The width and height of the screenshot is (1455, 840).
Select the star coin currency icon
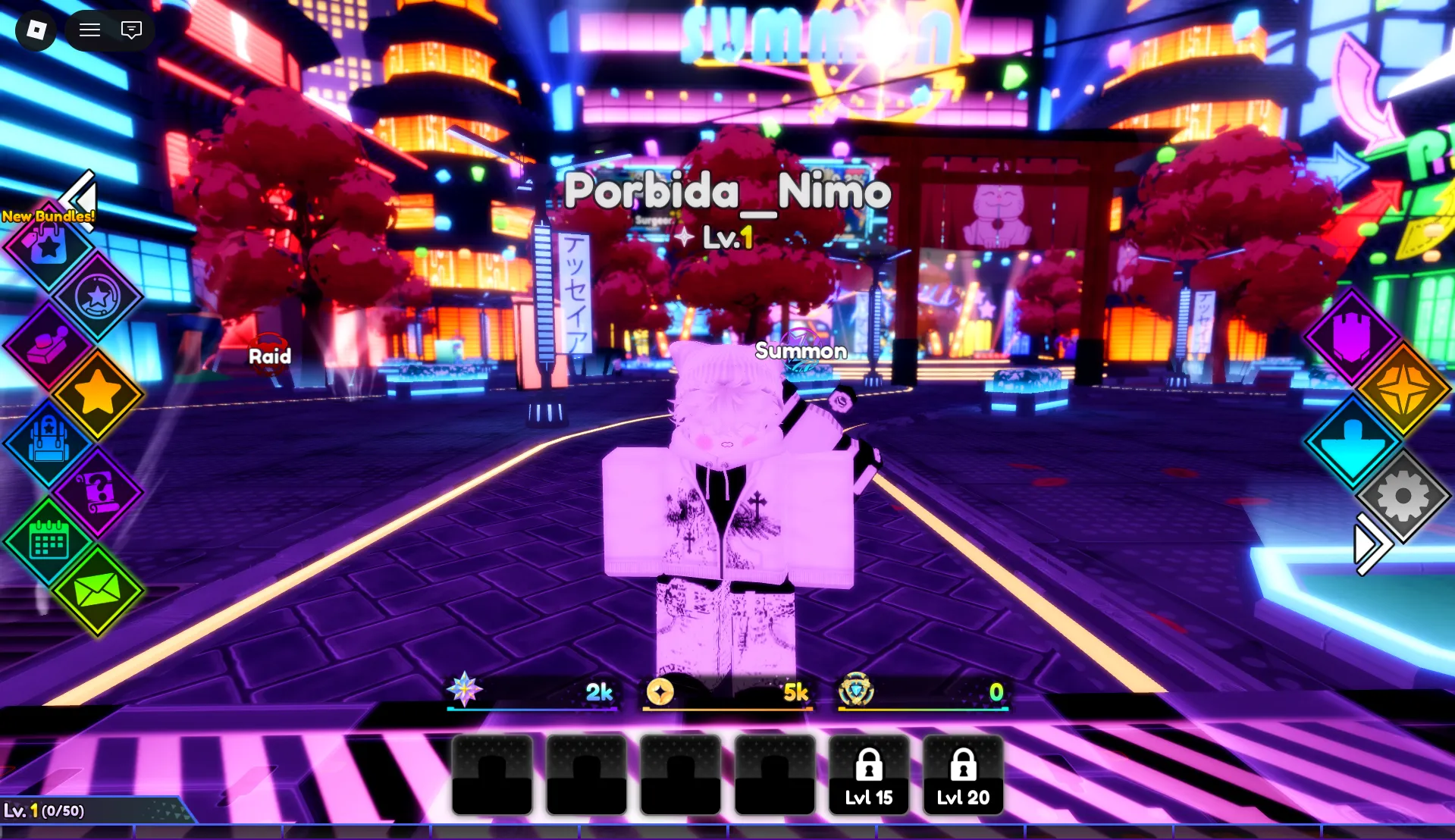99,297
